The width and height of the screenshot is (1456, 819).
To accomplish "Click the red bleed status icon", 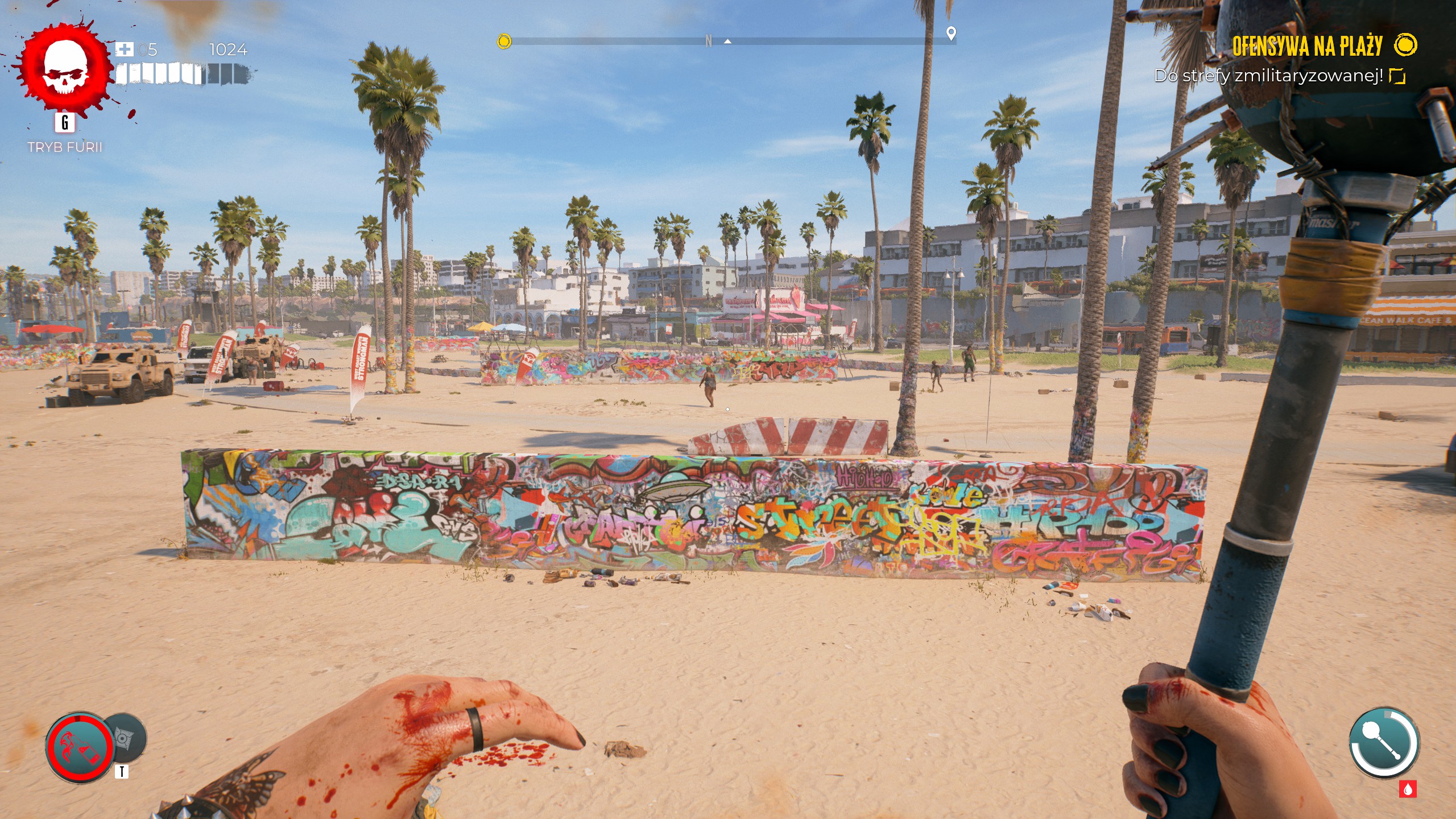I will click(x=1408, y=789).
